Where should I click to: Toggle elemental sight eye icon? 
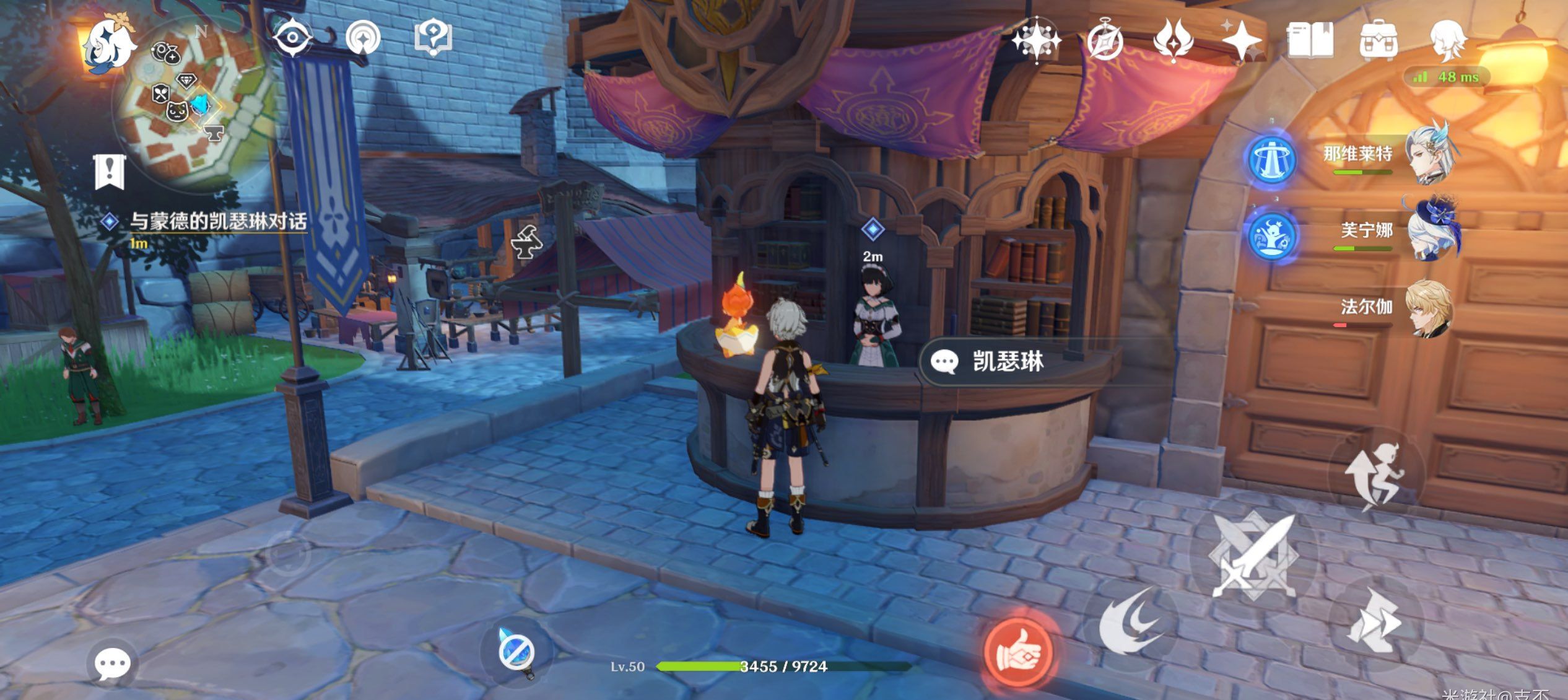click(292, 38)
